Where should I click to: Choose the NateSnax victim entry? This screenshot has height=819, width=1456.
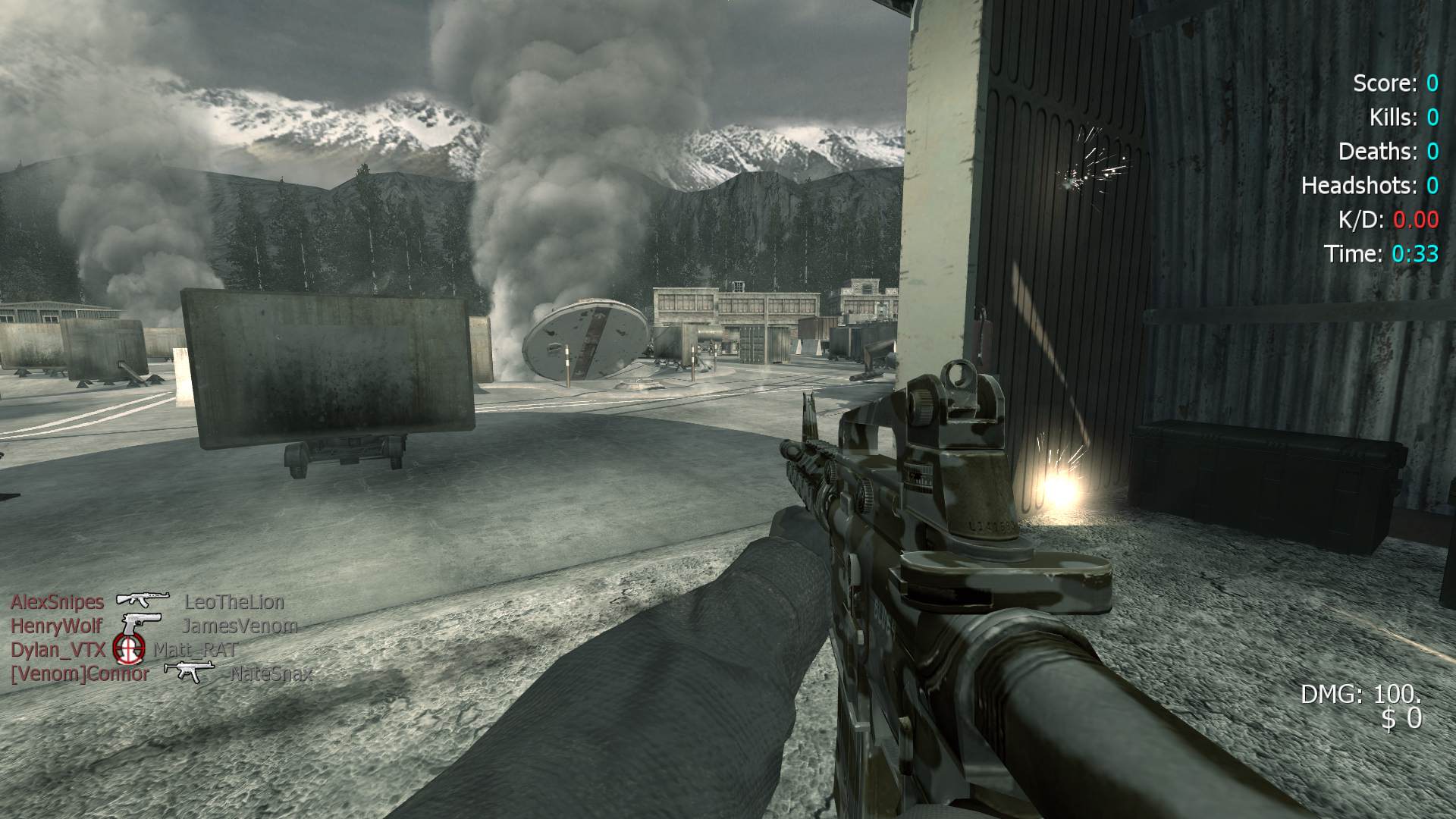(x=271, y=673)
